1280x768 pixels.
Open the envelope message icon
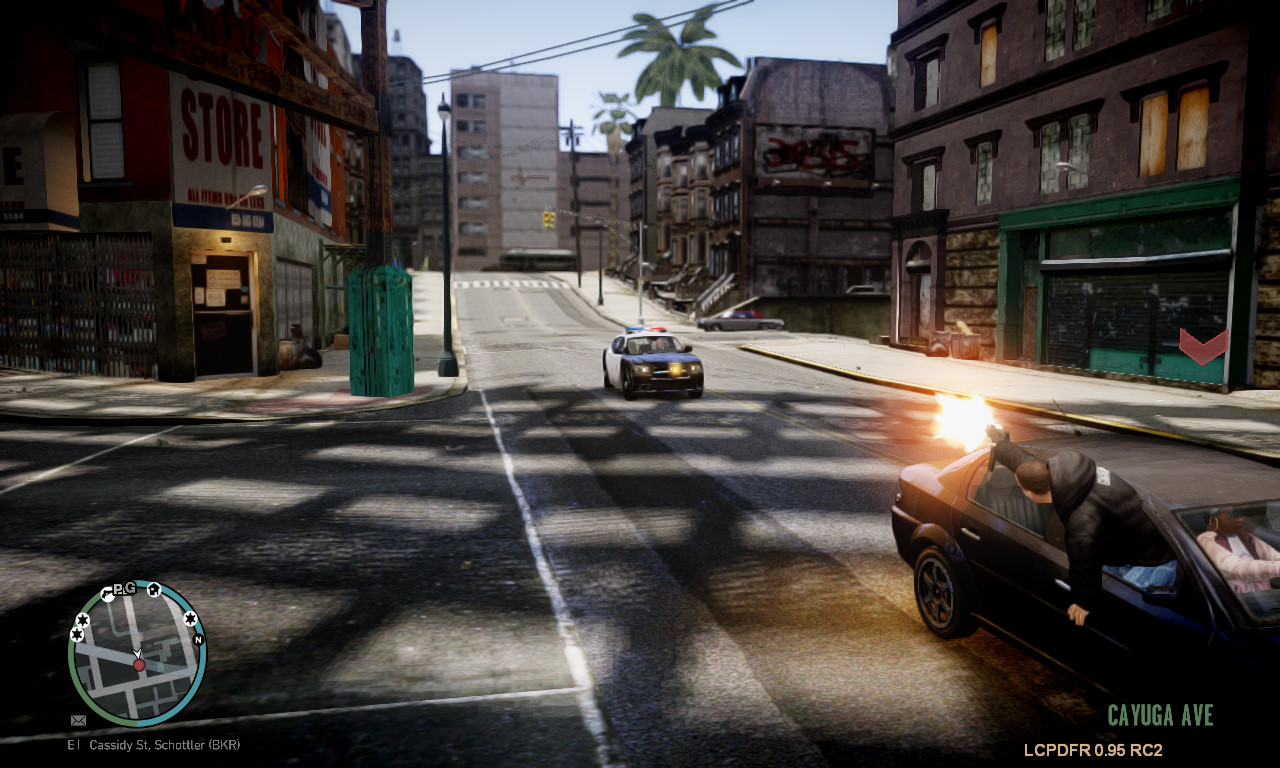(x=78, y=720)
